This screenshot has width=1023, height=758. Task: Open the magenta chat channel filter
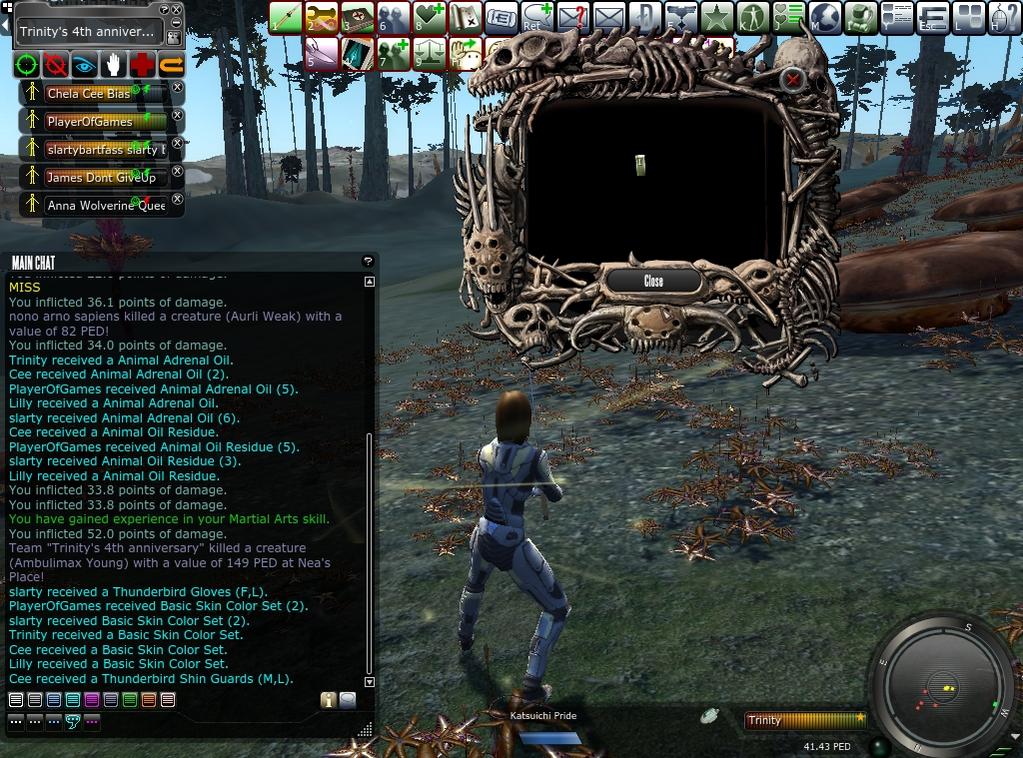point(92,700)
